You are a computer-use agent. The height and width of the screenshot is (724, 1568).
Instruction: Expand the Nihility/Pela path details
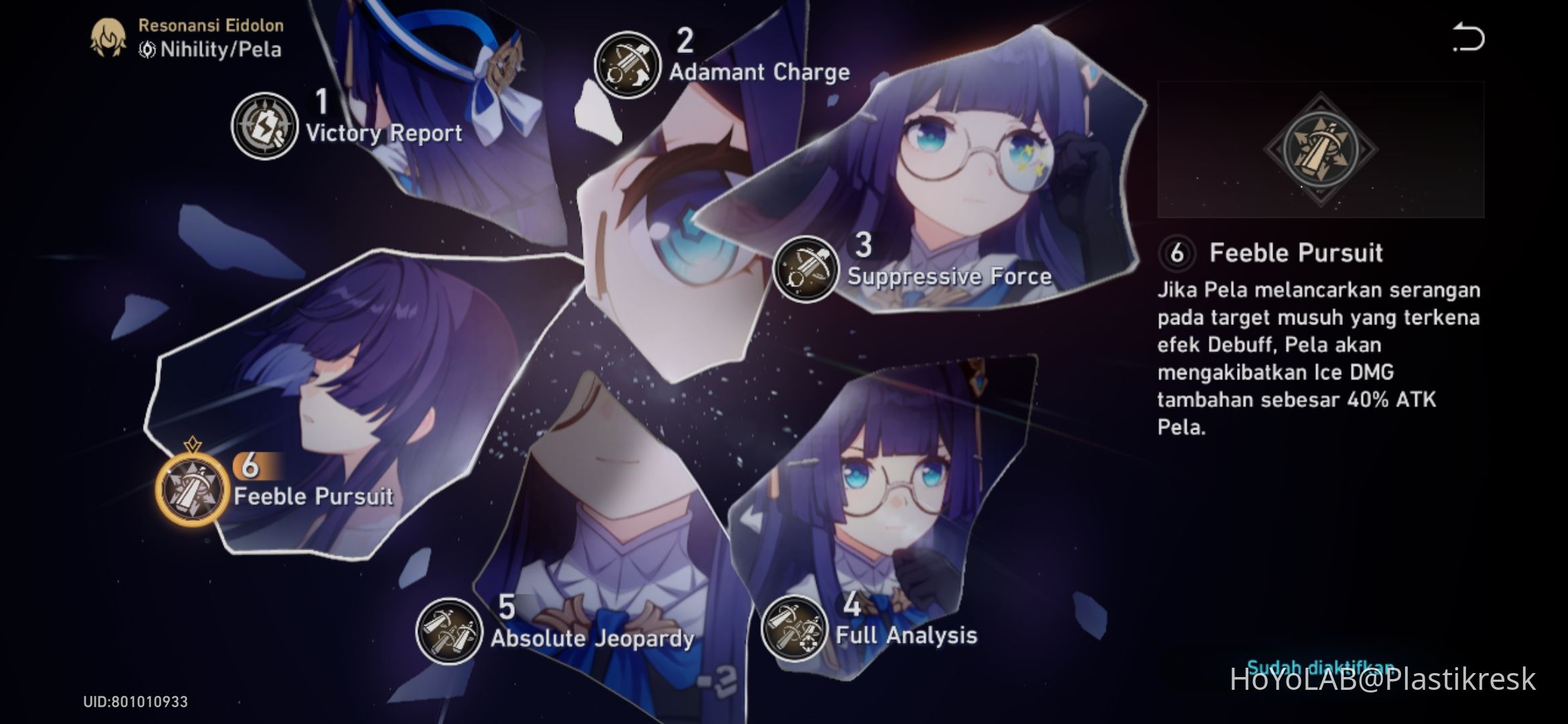[x=211, y=48]
